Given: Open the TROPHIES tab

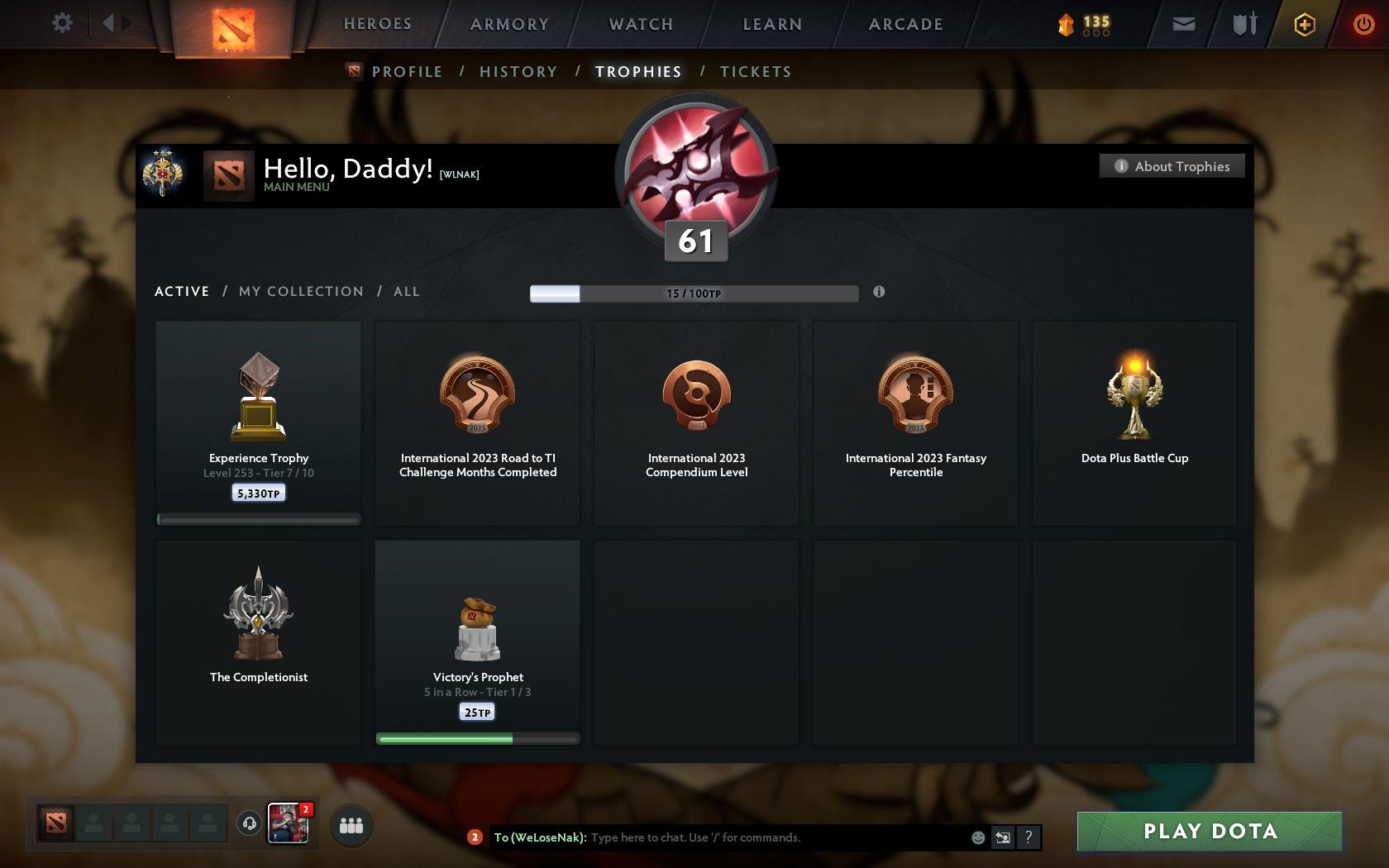Looking at the screenshot, I should (637, 72).
